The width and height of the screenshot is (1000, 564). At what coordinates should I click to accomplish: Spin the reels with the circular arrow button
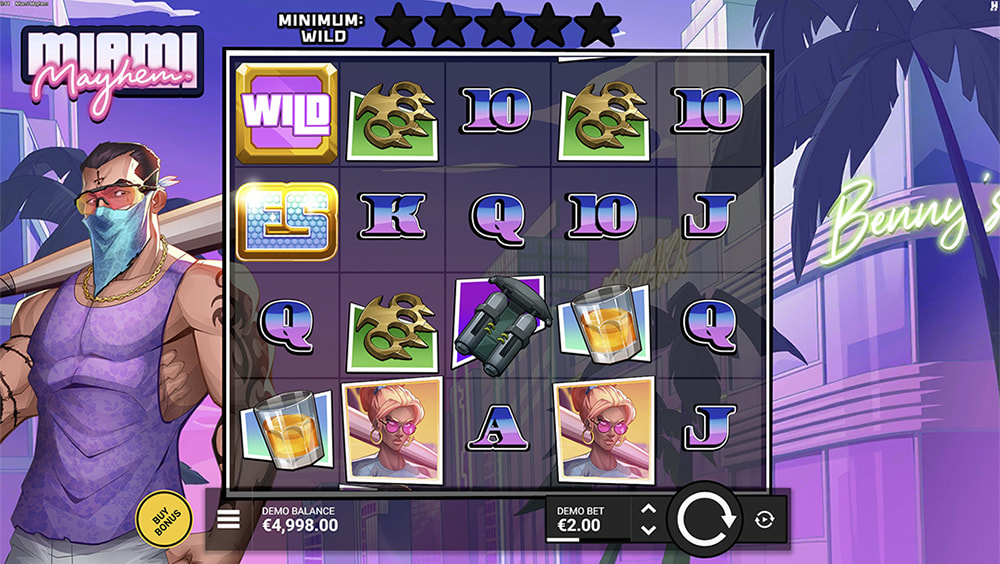point(706,519)
